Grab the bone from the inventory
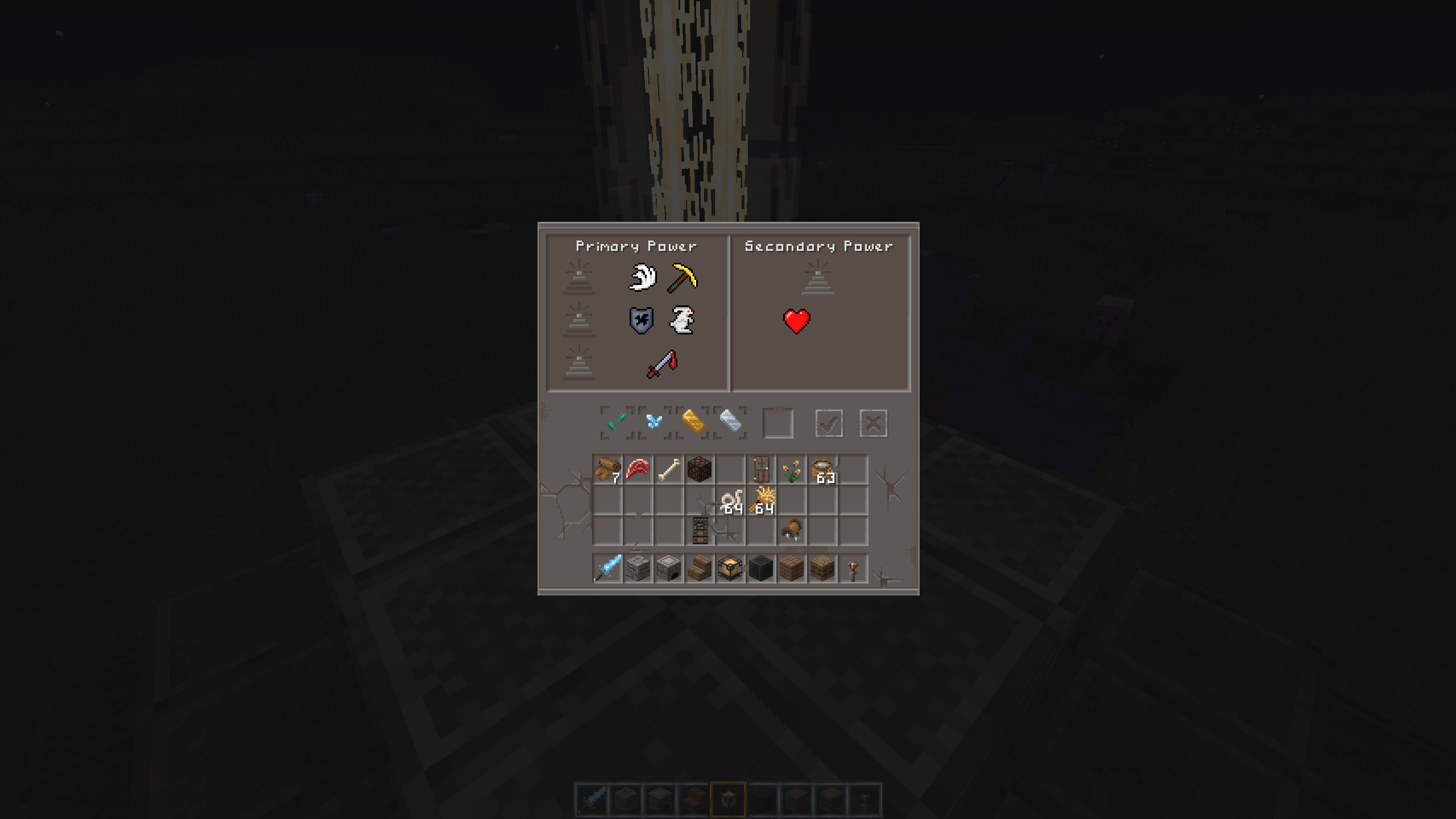This screenshot has width=1456, height=819. 669,470
